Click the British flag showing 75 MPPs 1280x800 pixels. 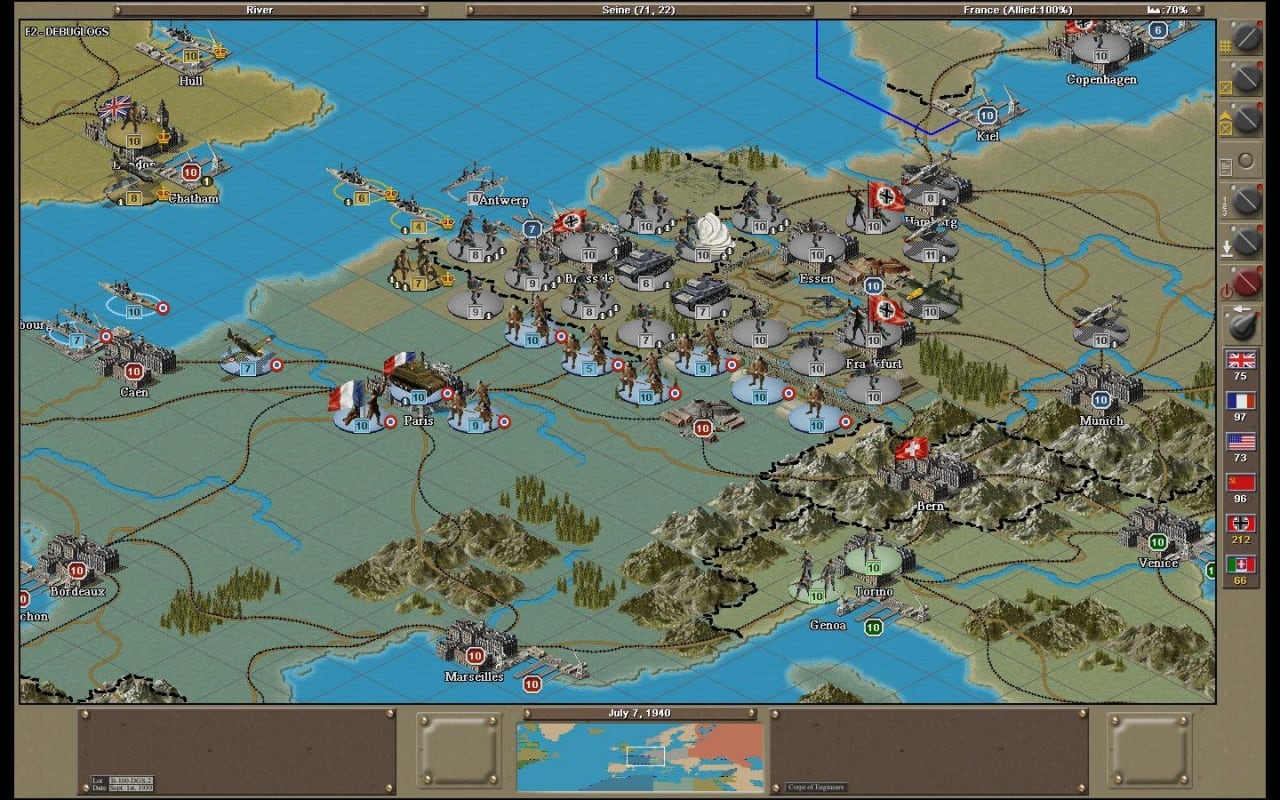(x=1240, y=362)
